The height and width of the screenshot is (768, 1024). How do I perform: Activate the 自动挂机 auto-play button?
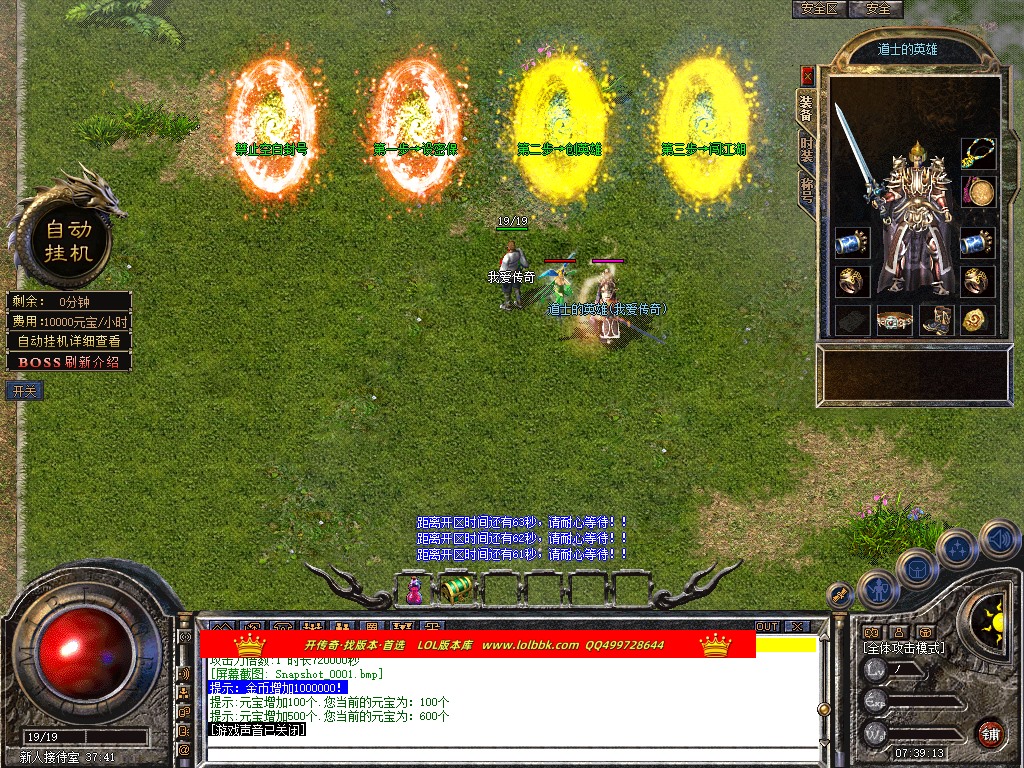click(x=68, y=241)
